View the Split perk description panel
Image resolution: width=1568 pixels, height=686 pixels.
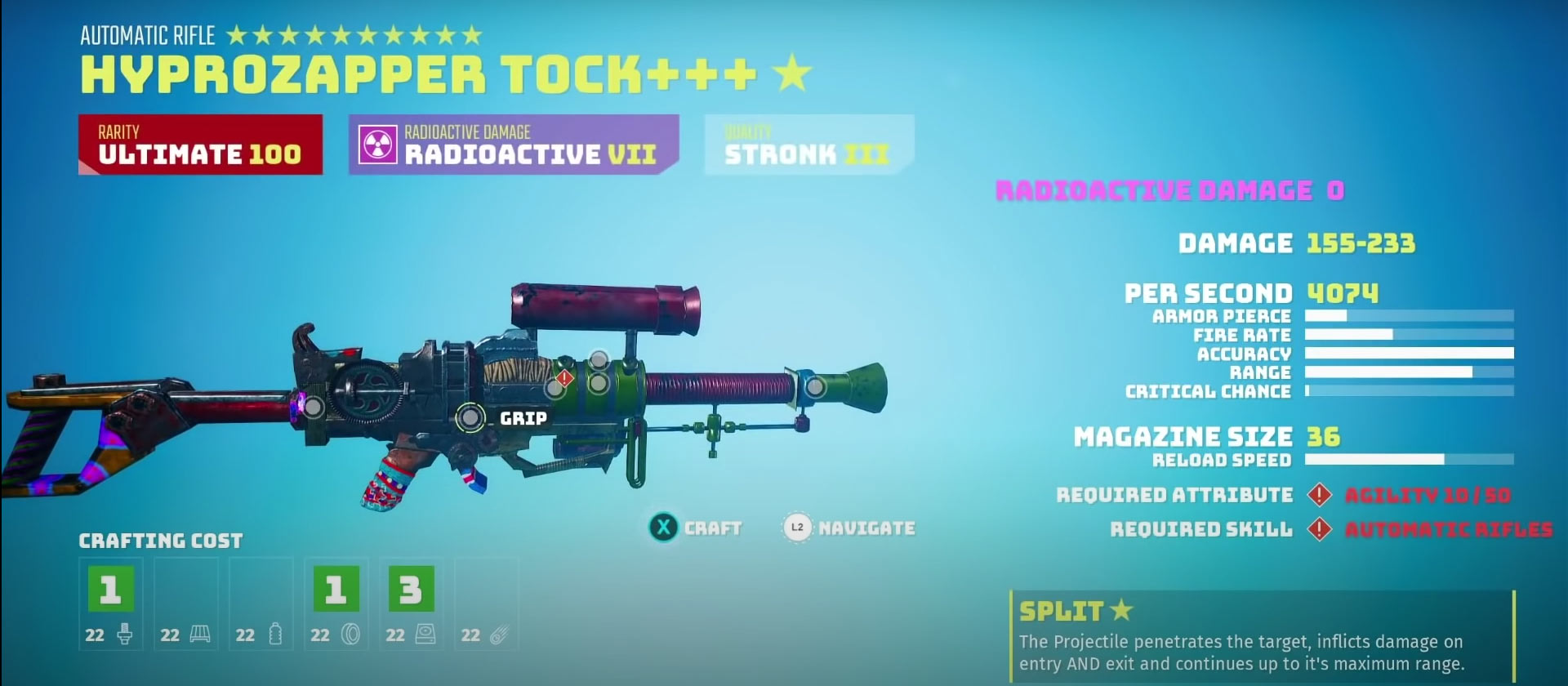pyautogui.click(x=1261, y=637)
